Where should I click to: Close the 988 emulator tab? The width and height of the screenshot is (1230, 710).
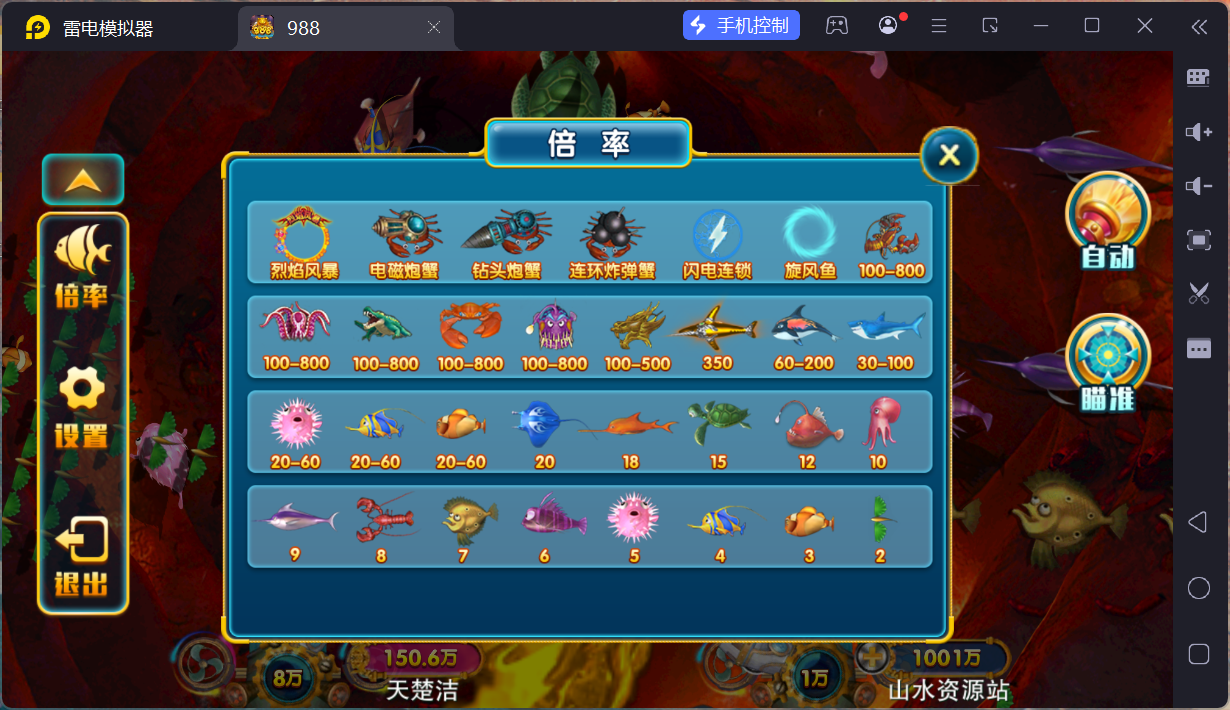(434, 28)
